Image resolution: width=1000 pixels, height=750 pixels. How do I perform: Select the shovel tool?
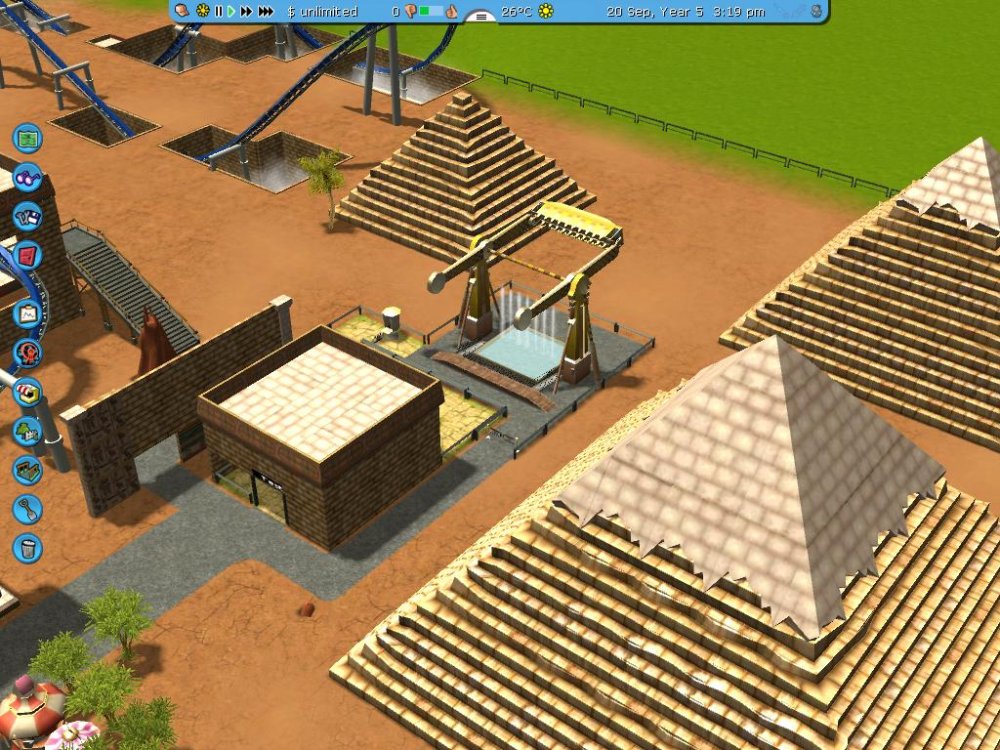(x=27, y=509)
